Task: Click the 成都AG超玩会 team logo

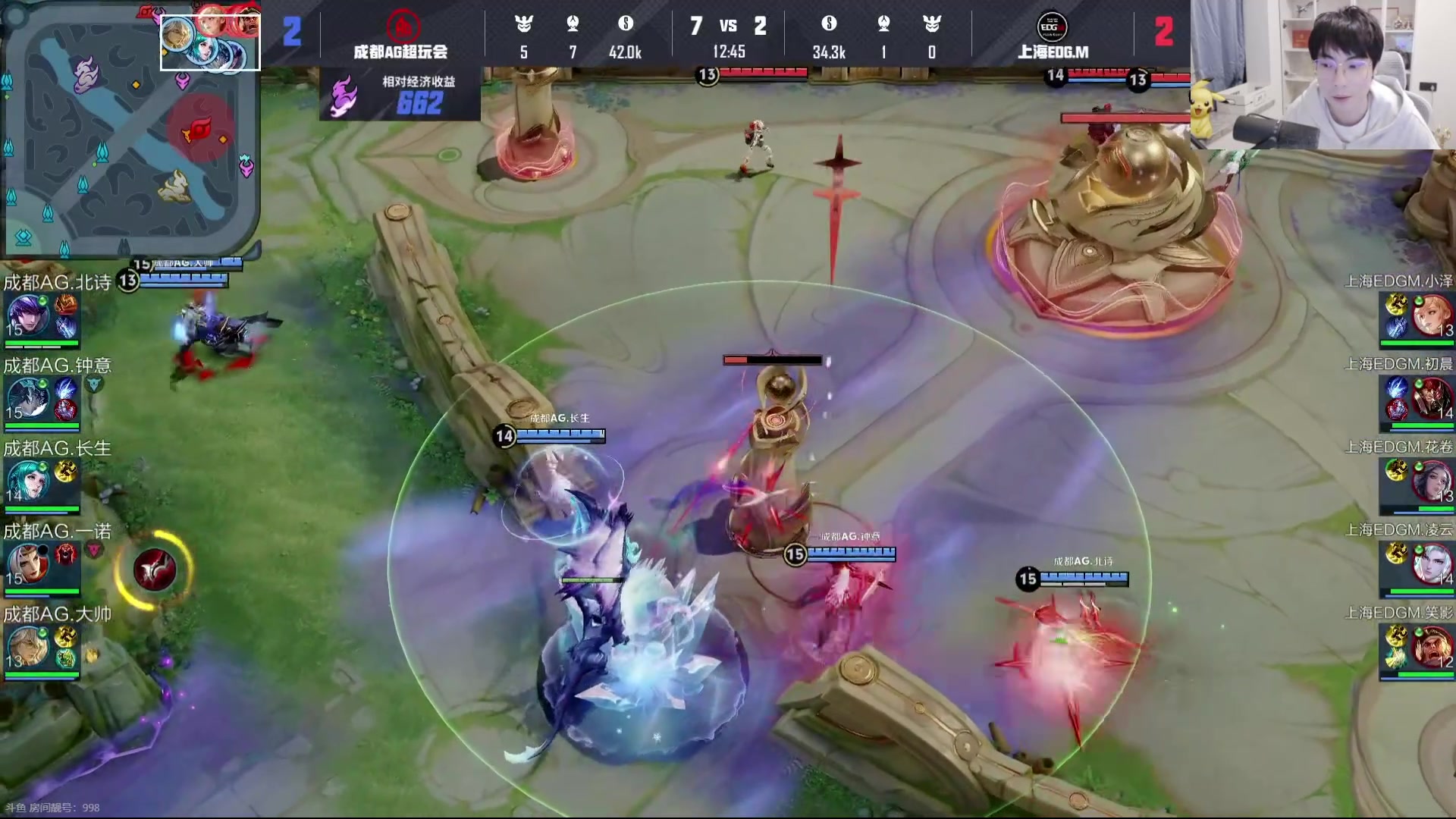Action: click(x=403, y=26)
